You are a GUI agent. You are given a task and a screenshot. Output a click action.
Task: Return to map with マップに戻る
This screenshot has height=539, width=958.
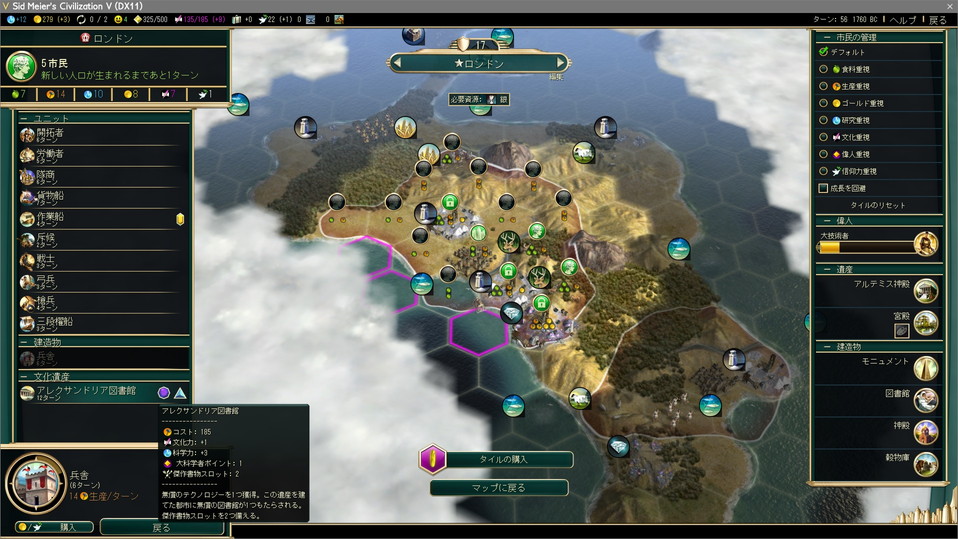click(x=498, y=488)
